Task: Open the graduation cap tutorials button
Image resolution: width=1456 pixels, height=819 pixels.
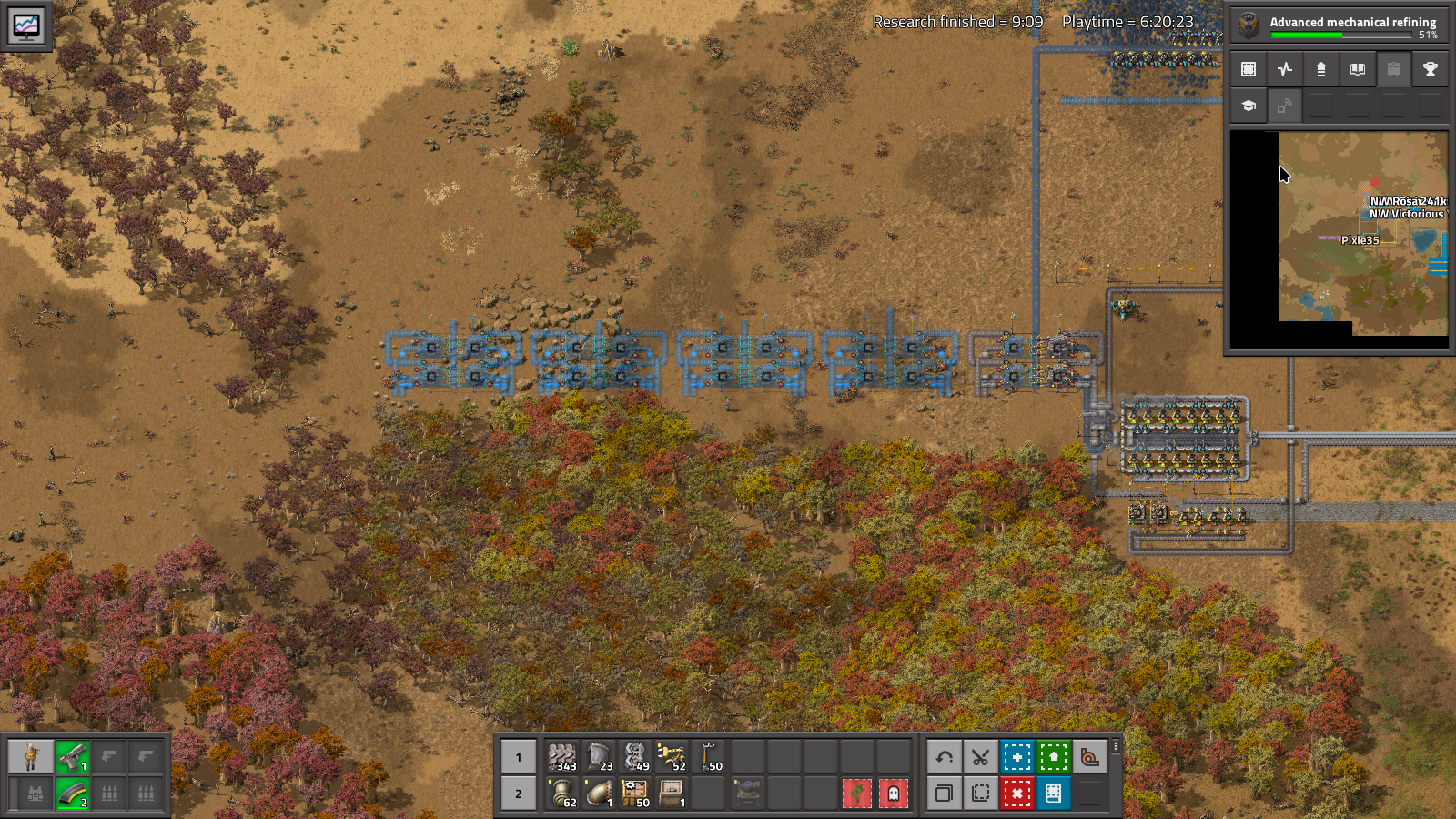Action: tap(1249, 106)
